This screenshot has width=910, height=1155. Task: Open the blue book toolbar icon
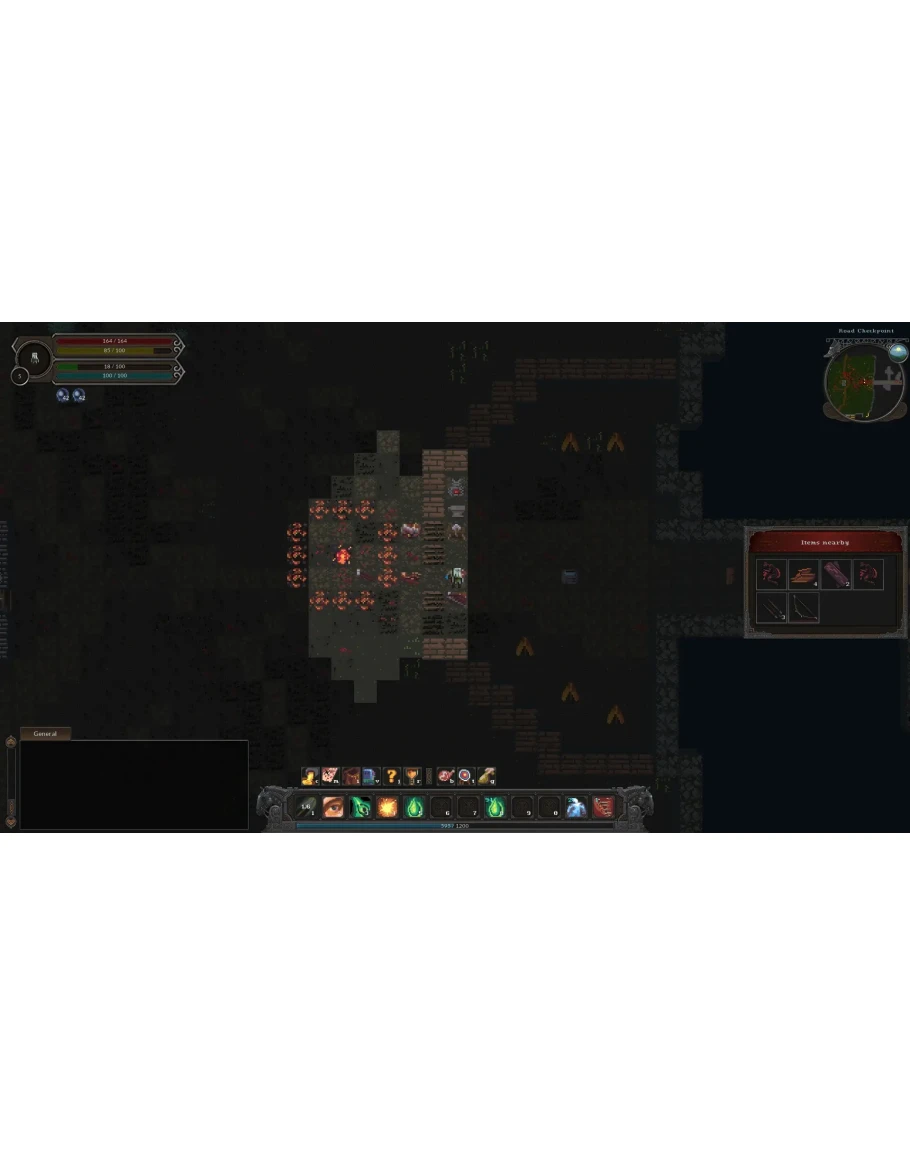pos(370,776)
